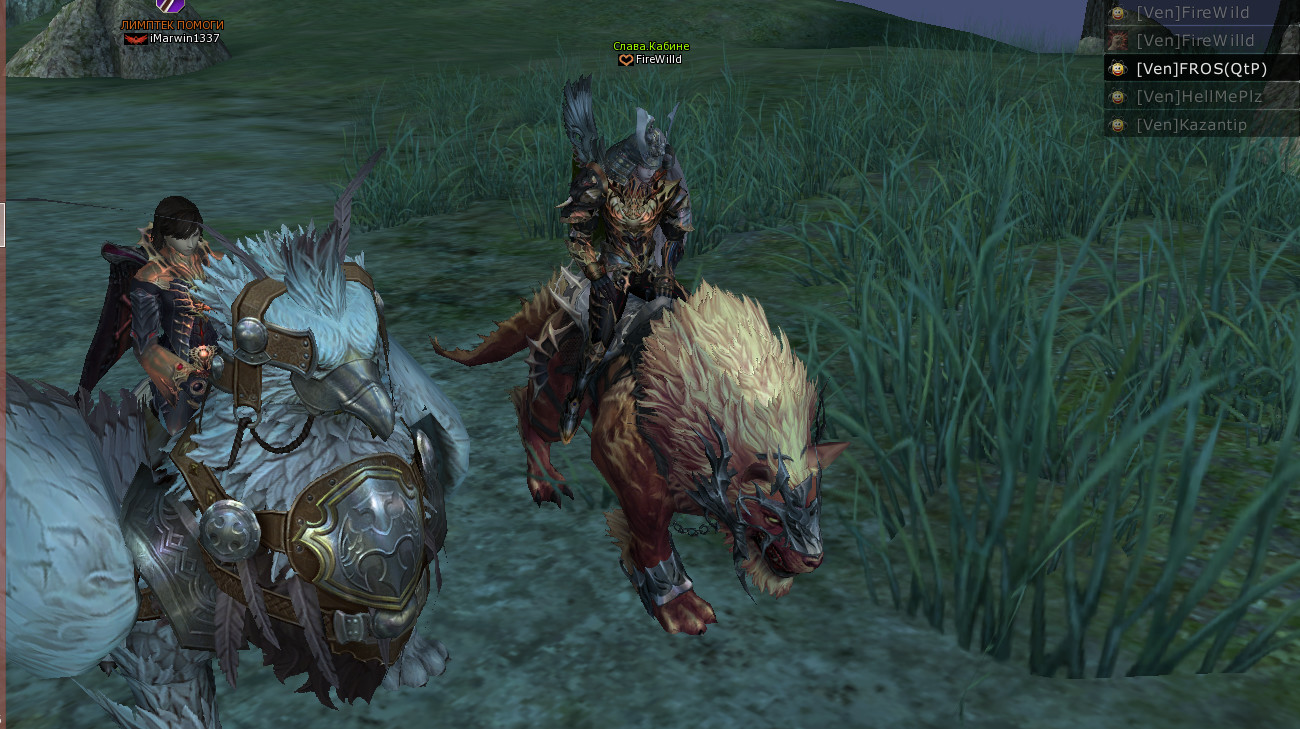The height and width of the screenshot is (729, 1300).
Task: Click the highlighted [Ven]FROS(QtP) row
Action: (1201, 69)
